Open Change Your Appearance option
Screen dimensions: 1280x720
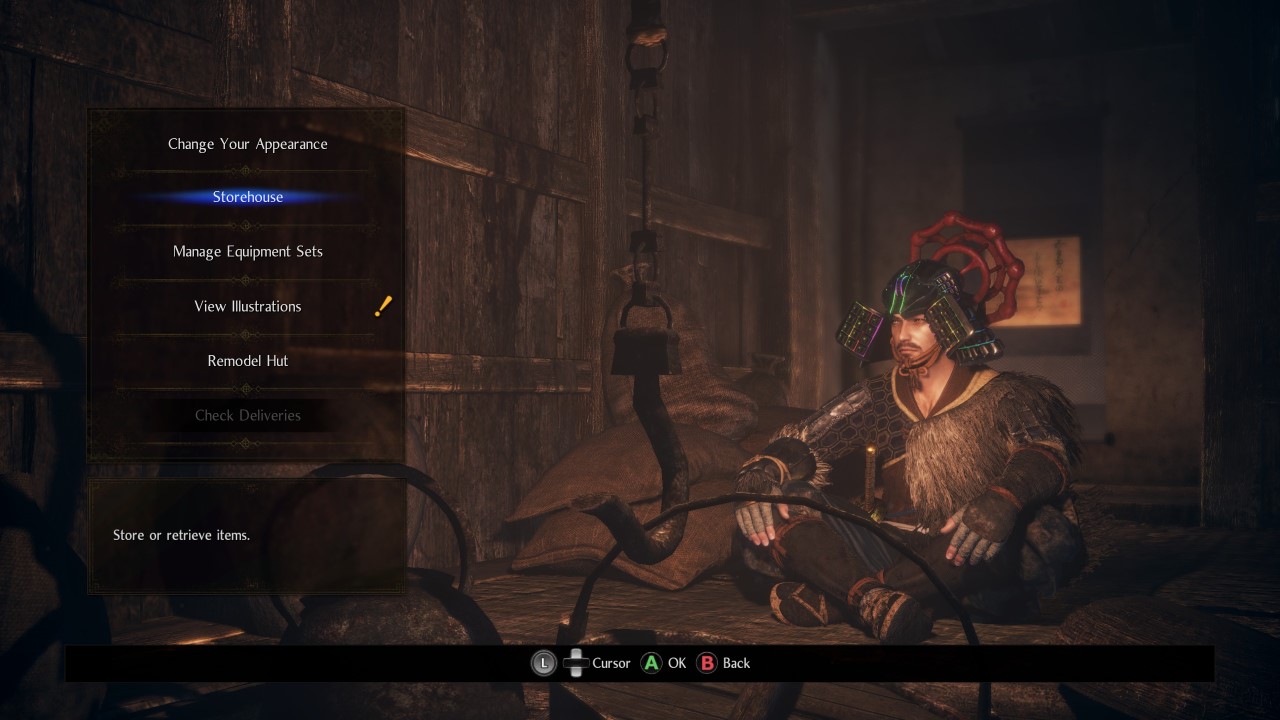pos(247,144)
